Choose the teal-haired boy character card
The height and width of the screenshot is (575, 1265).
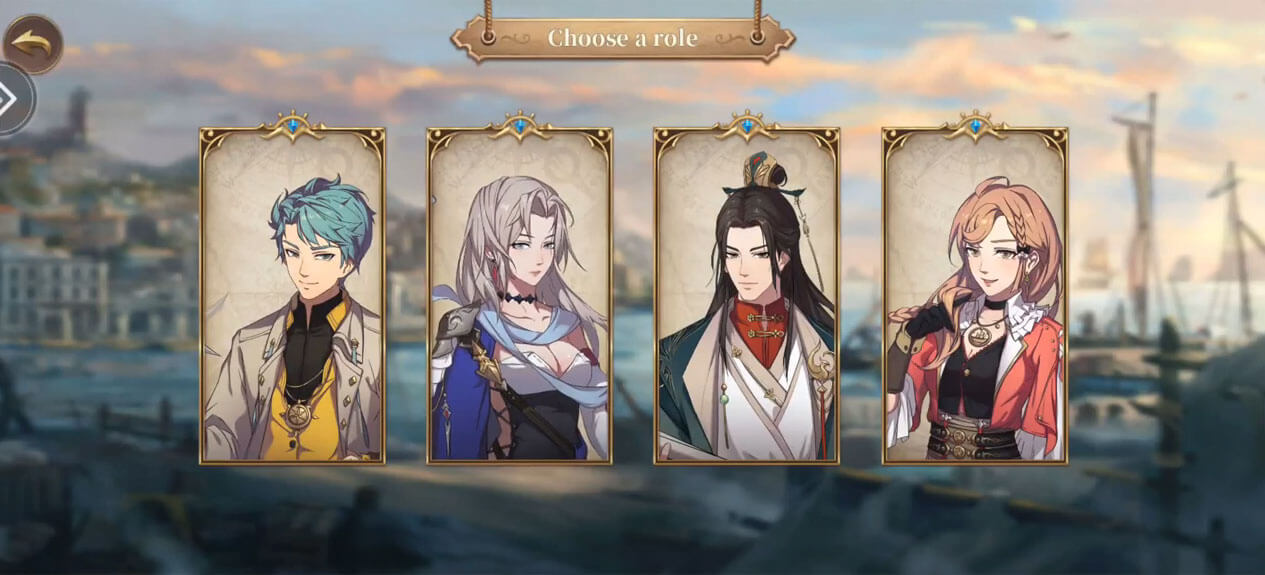point(292,297)
